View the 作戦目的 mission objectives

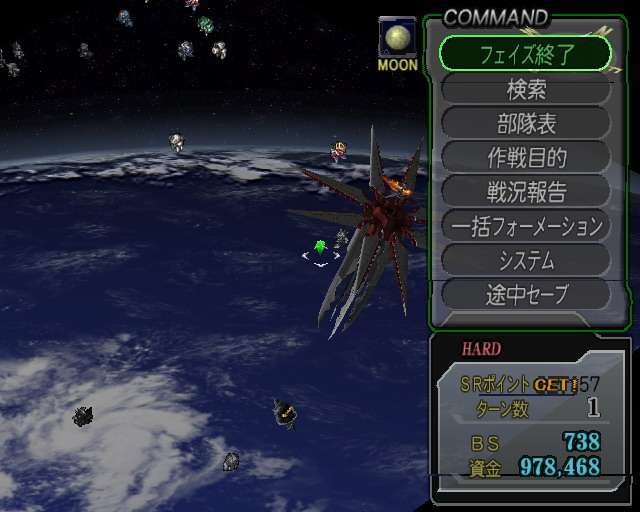coord(525,158)
